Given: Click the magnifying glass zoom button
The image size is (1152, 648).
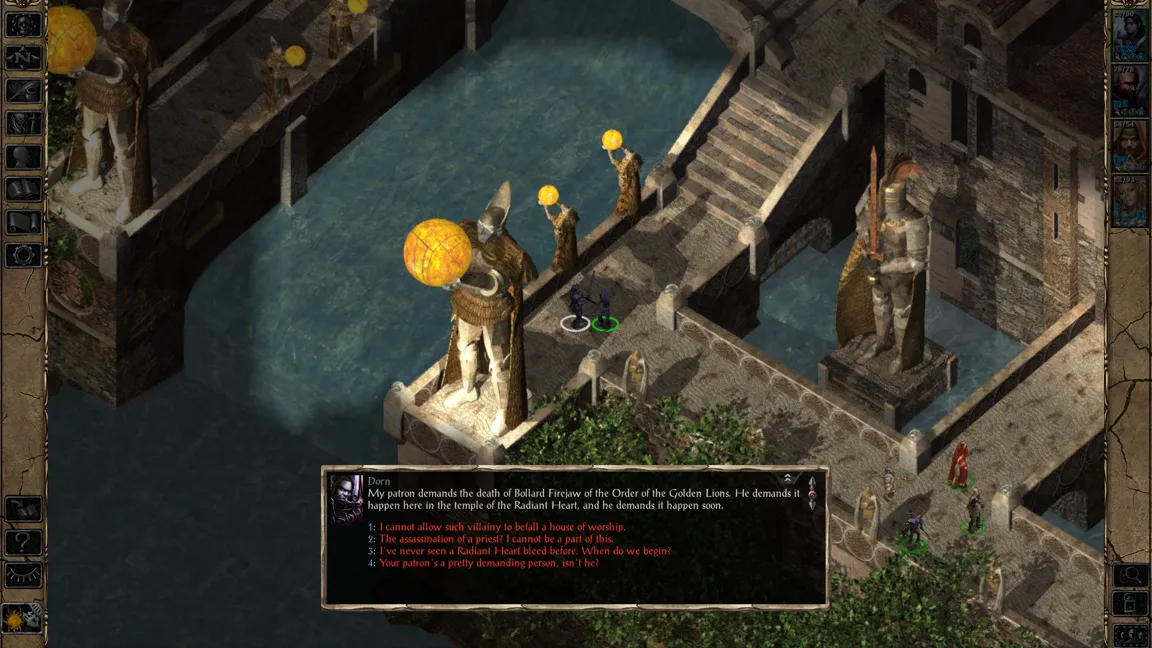Looking at the screenshot, I should pos(1130,575).
